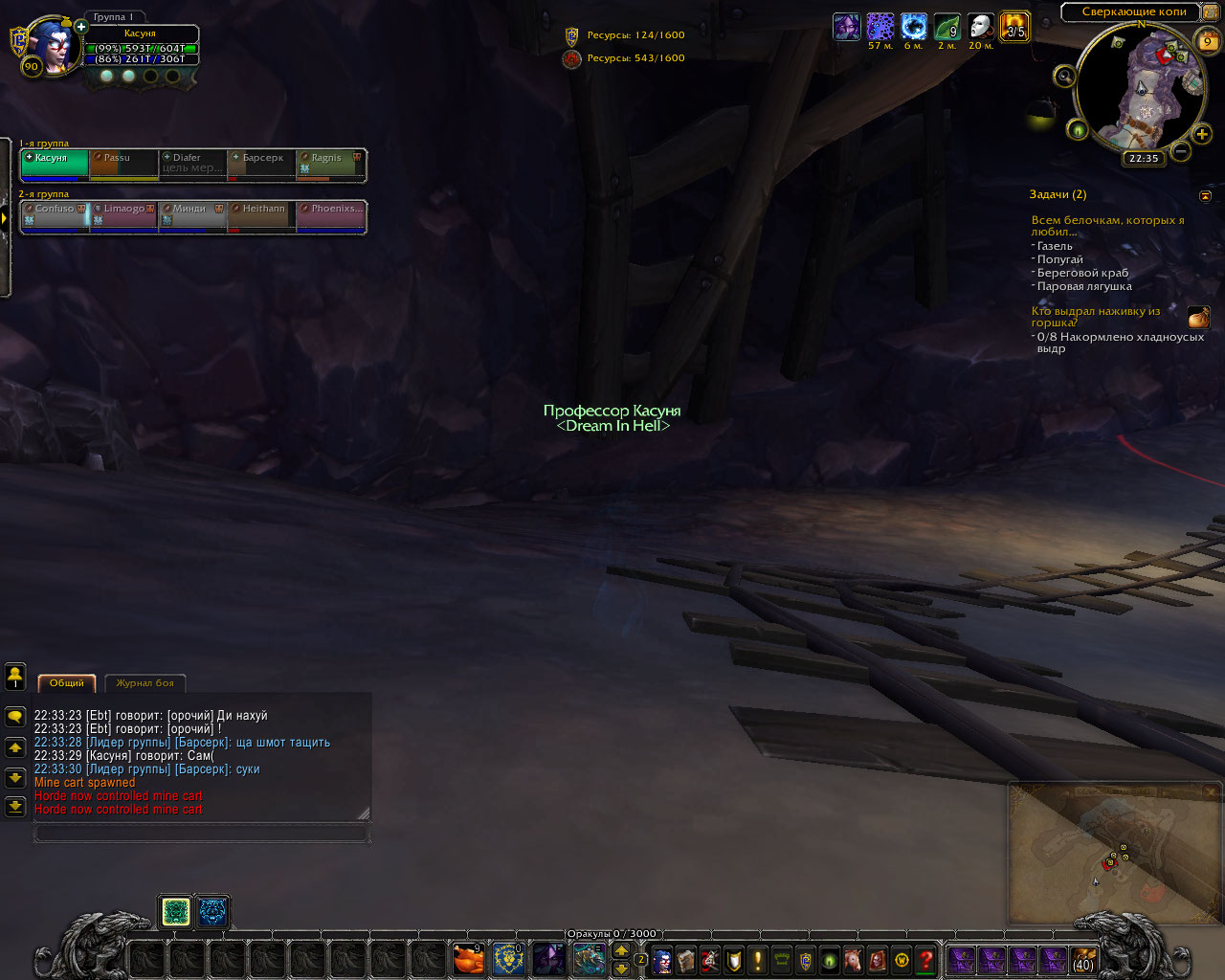Zoom out the minimap with the minus button
Viewport: 1225px width, 980px height.
1181,150
